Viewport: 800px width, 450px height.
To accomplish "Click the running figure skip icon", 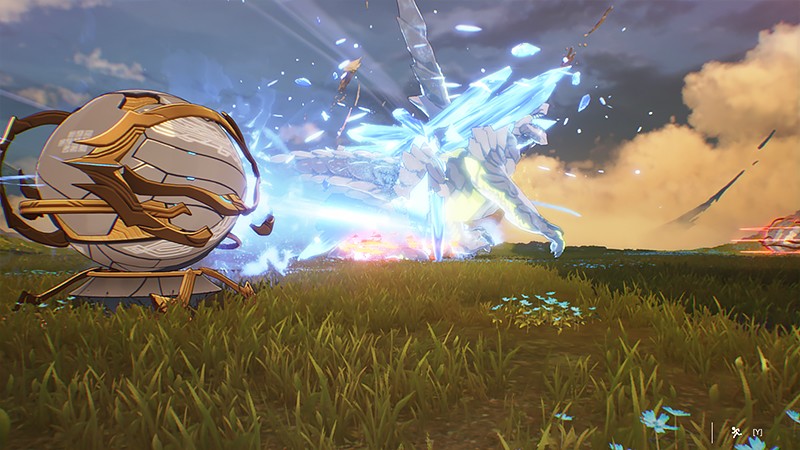I will (x=736, y=431).
